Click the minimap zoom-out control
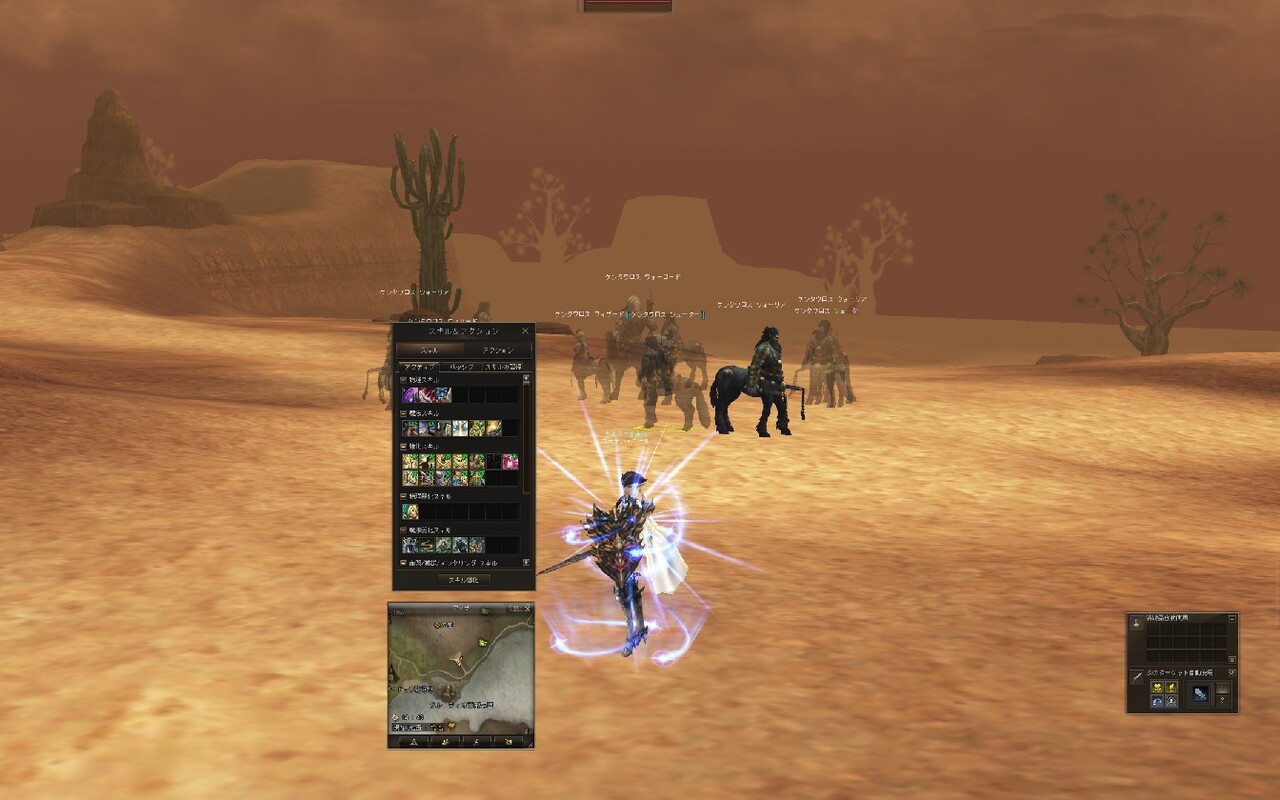 click(511, 608)
